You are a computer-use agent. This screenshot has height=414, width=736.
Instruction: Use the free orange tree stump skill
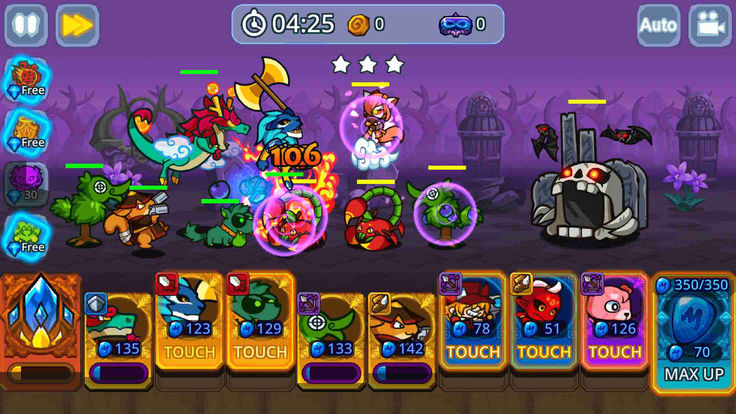[x=27, y=131]
